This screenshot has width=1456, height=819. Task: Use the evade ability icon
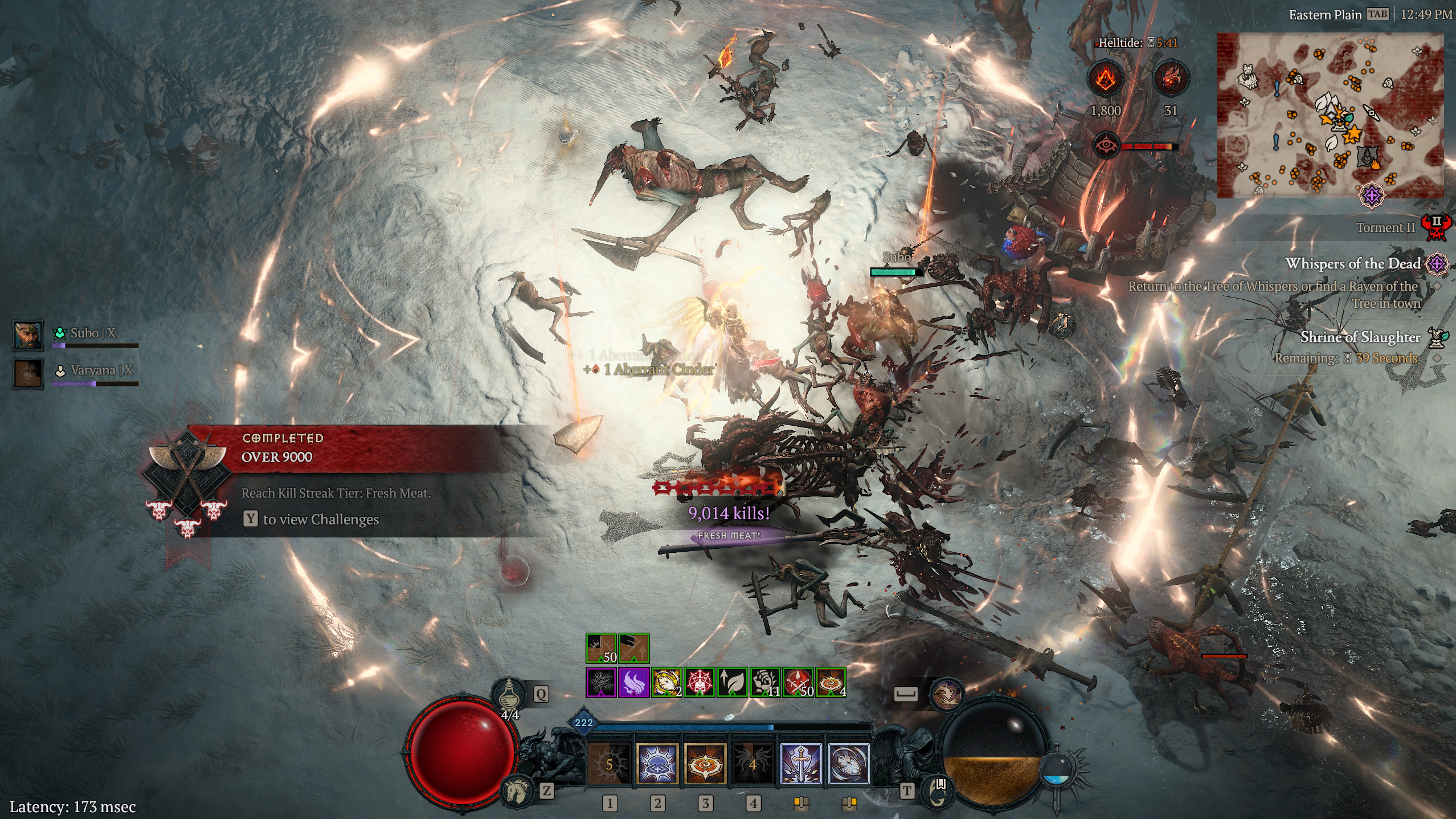click(x=946, y=694)
